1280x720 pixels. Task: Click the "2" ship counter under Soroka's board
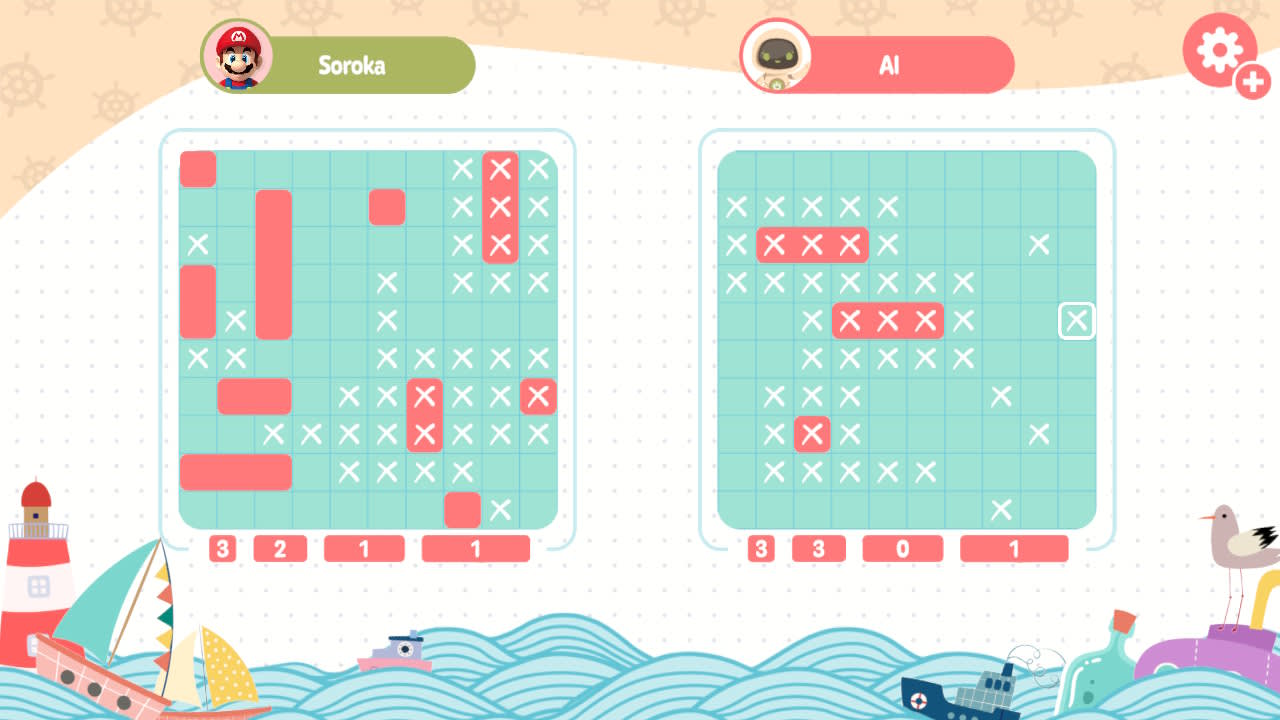click(x=280, y=548)
